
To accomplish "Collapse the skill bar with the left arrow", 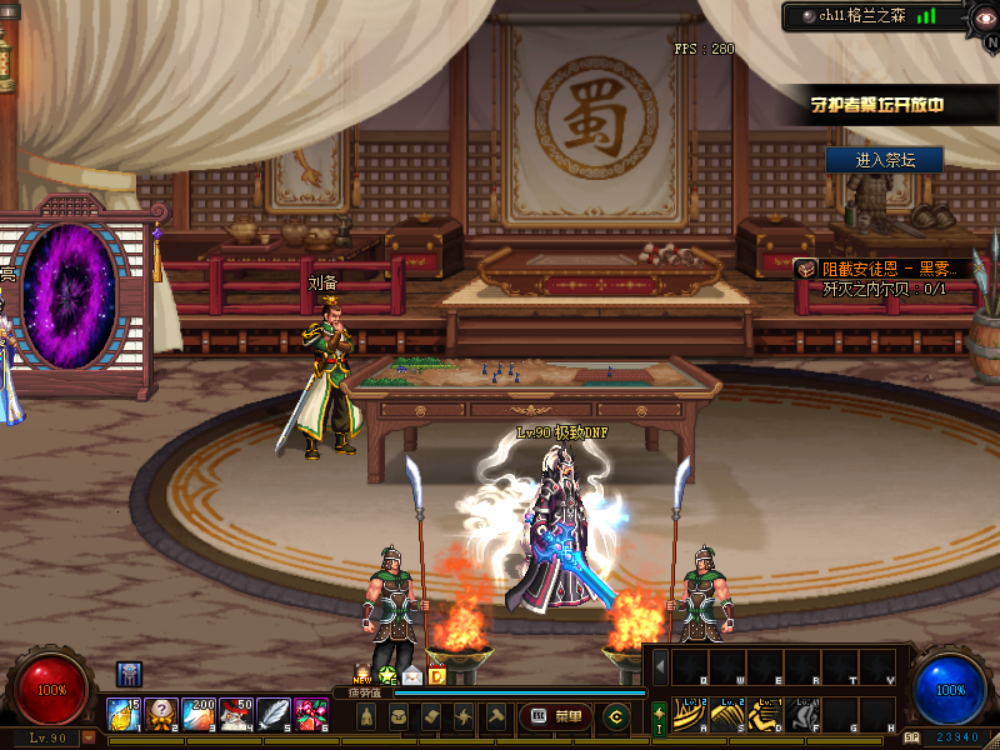I will tap(660, 667).
